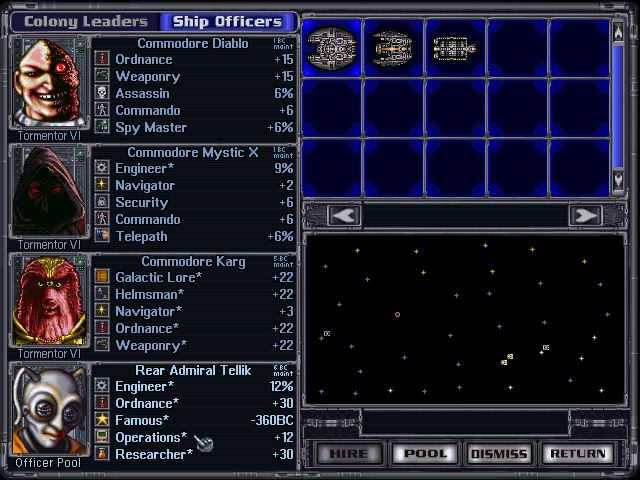
Task: Go to previous ship page with left arrow
Action: pyautogui.click(x=343, y=215)
